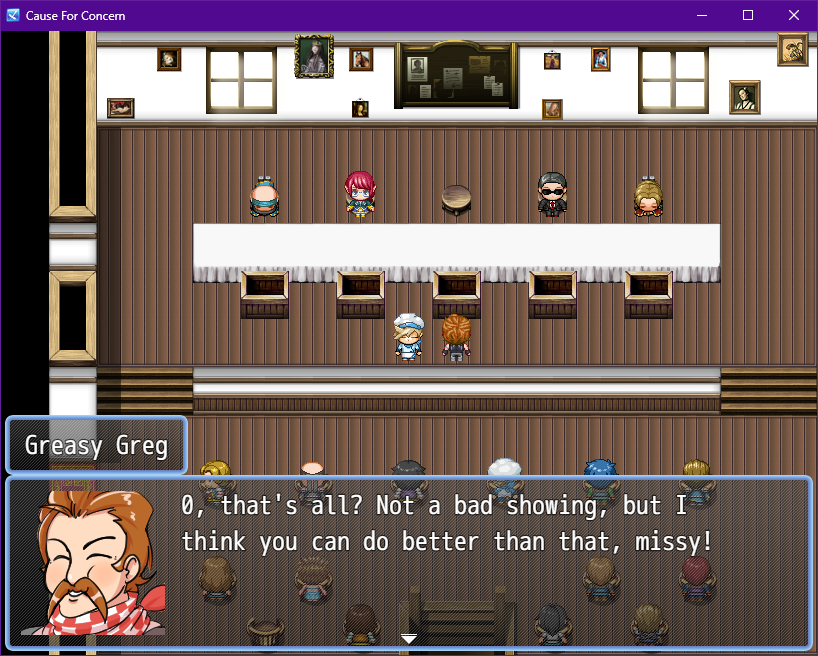The height and width of the screenshot is (656, 818).
Task: Close the Cause For Concern window
Action: click(794, 16)
